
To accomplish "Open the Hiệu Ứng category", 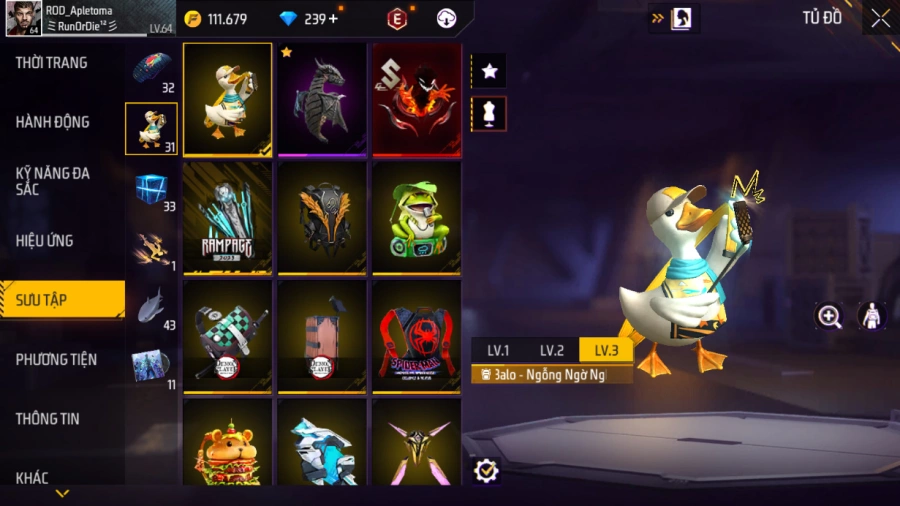I will point(45,241).
